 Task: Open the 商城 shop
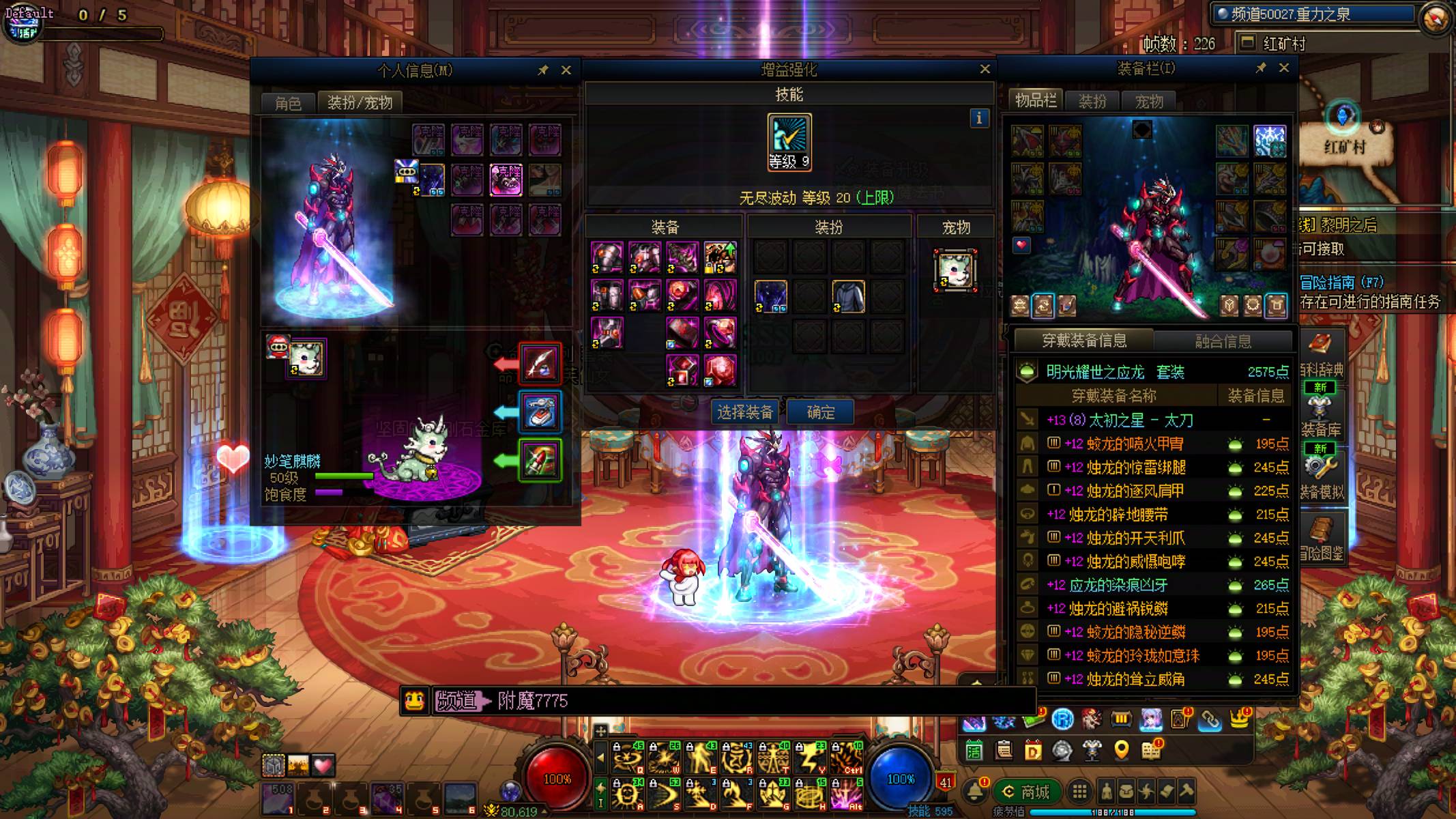[1027, 792]
